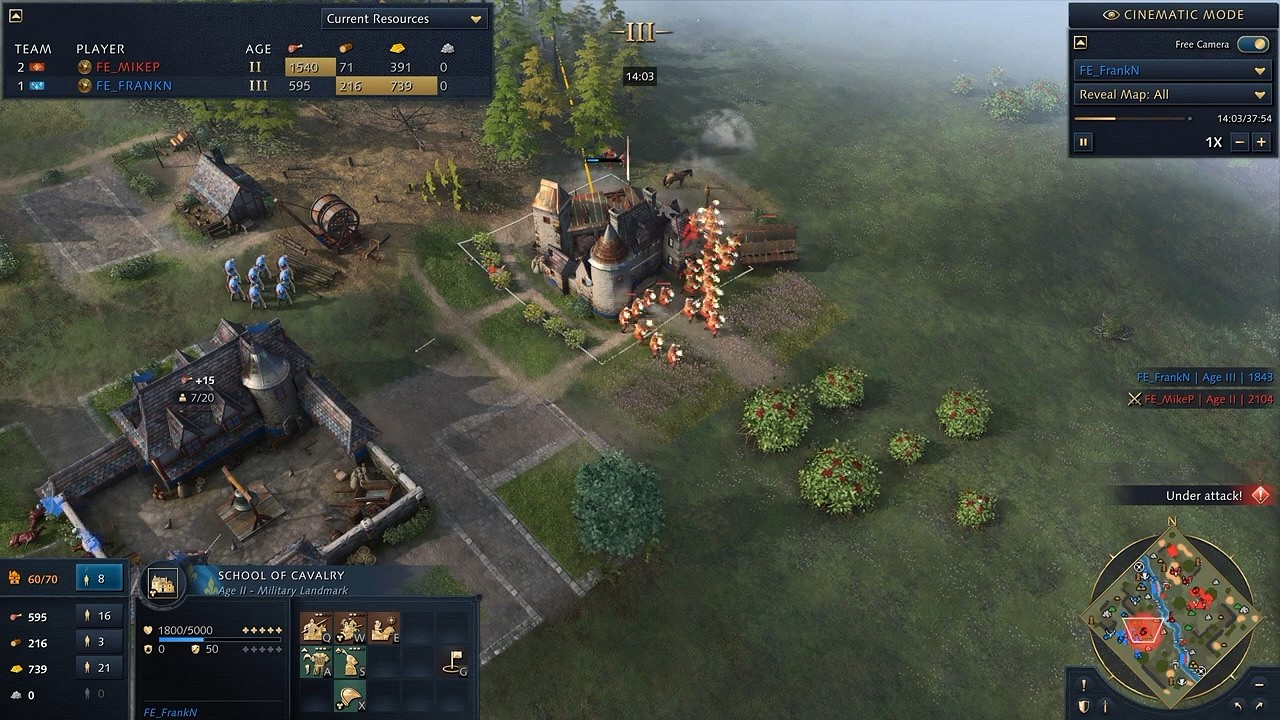
Task: Open the FE_FrankN player view dropdown
Action: tap(1171, 70)
